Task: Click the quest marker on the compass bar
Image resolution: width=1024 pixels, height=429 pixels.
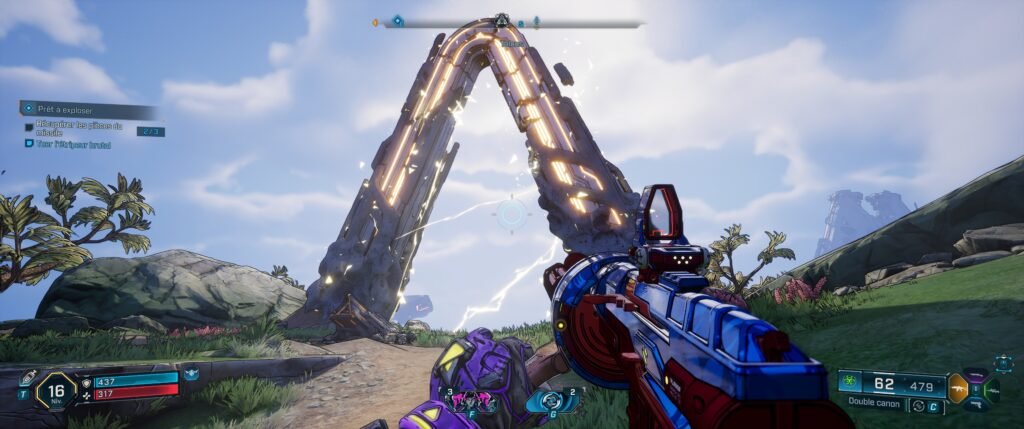Action: pyautogui.click(x=397, y=20)
